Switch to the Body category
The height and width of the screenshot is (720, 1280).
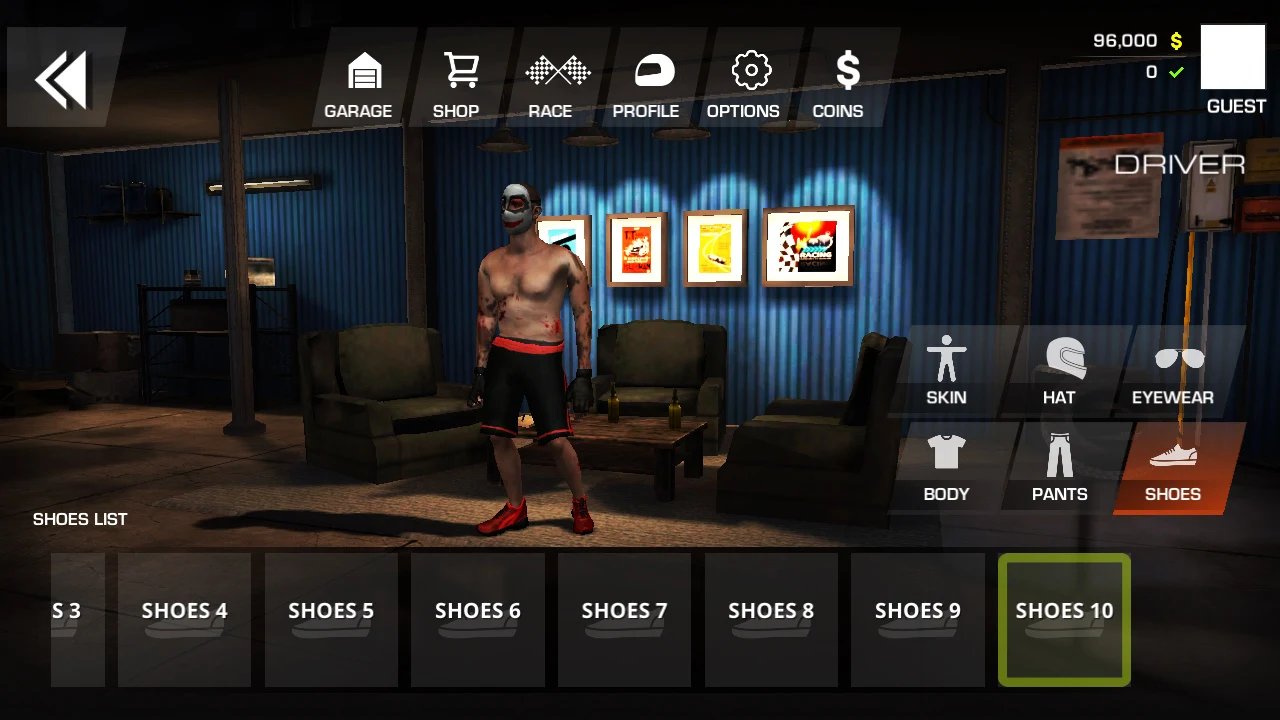(946, 468)
